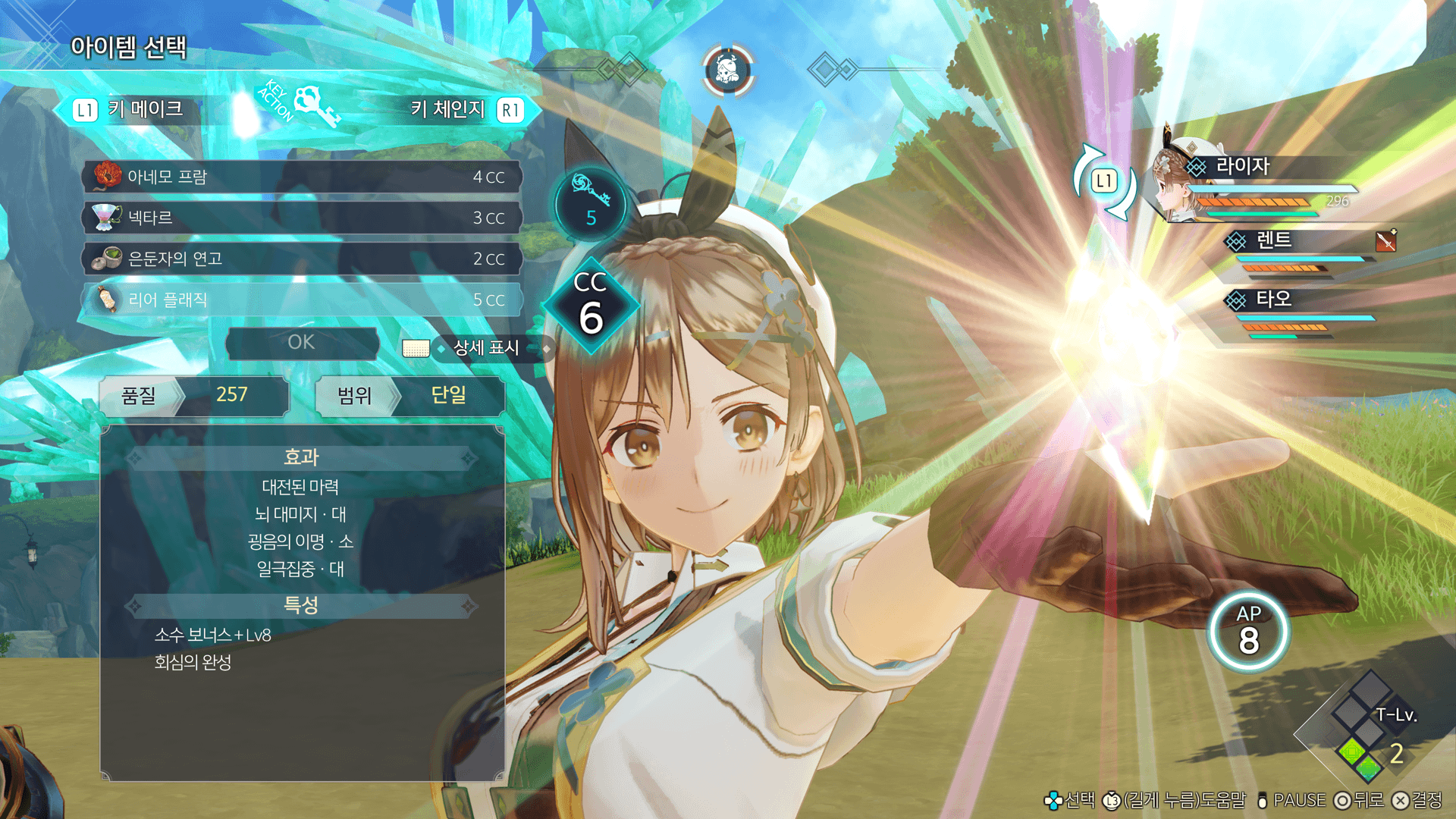This screenshot has height=819, width=1456.
Task: Click the turn-order character portrait icon
Action: coord(727,71)
